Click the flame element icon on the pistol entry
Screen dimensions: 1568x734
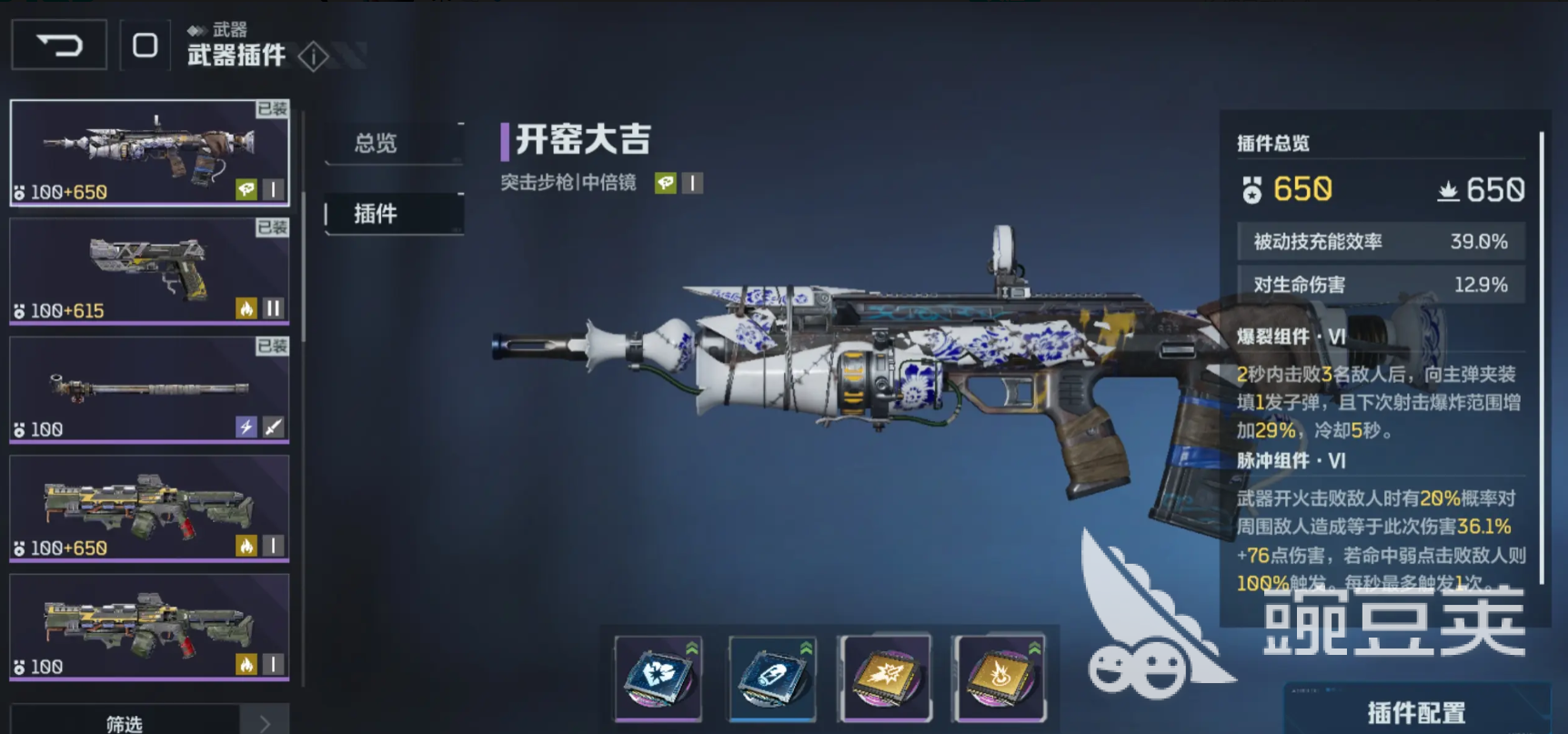click(x=248, y=308)
